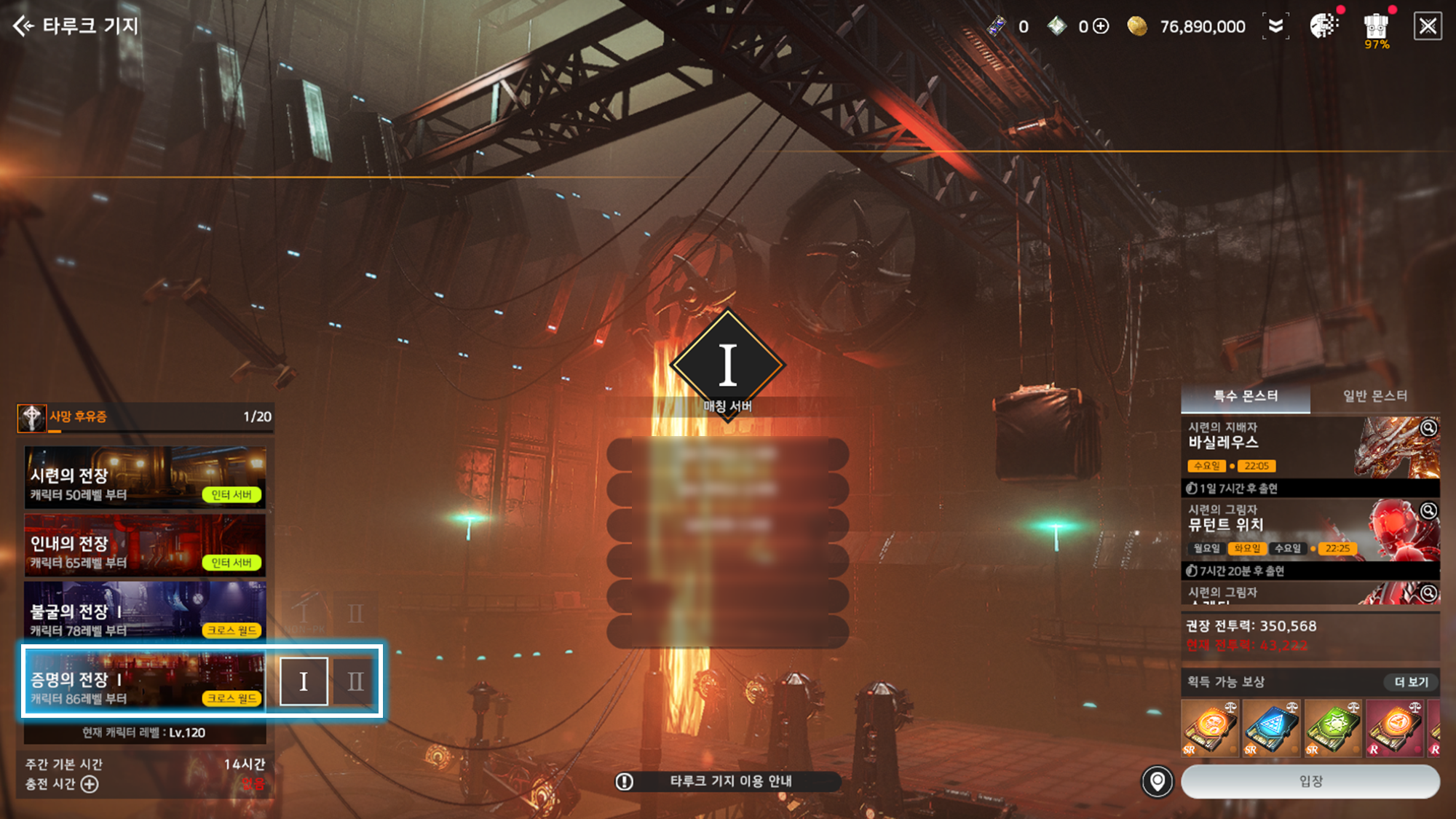The height and width of the screenshot is (819, 1456).
Task: Select 시련의 전장 battlefield entry
Action: (145, 478)
